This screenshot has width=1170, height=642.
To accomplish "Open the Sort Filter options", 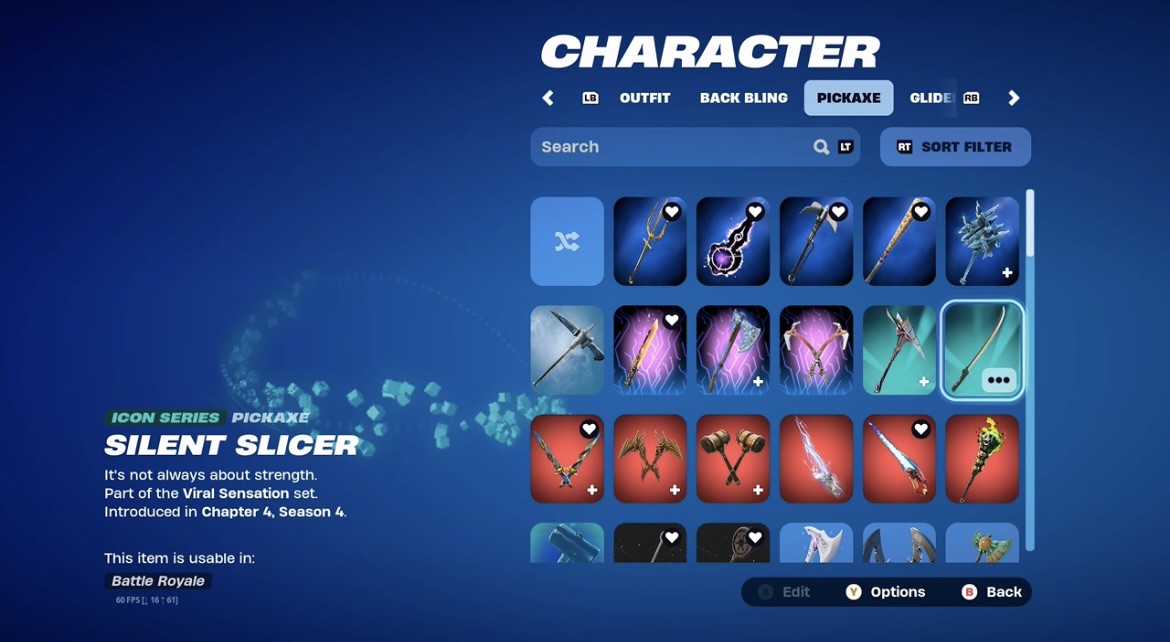I will (x=955, y=147).
